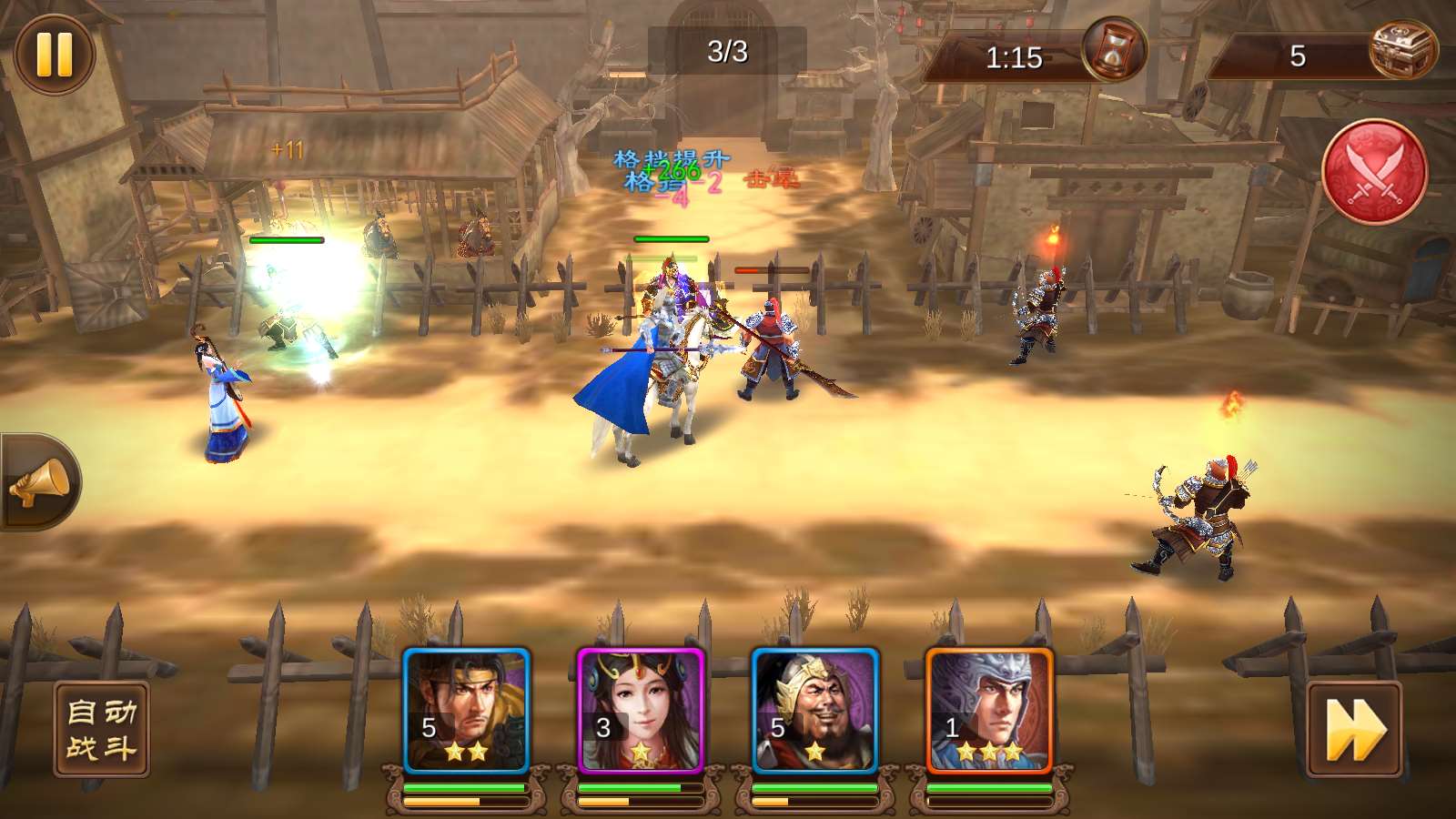Speed up battle with fast-forward arrows
1456x819 pixels.
[1354, 730]
